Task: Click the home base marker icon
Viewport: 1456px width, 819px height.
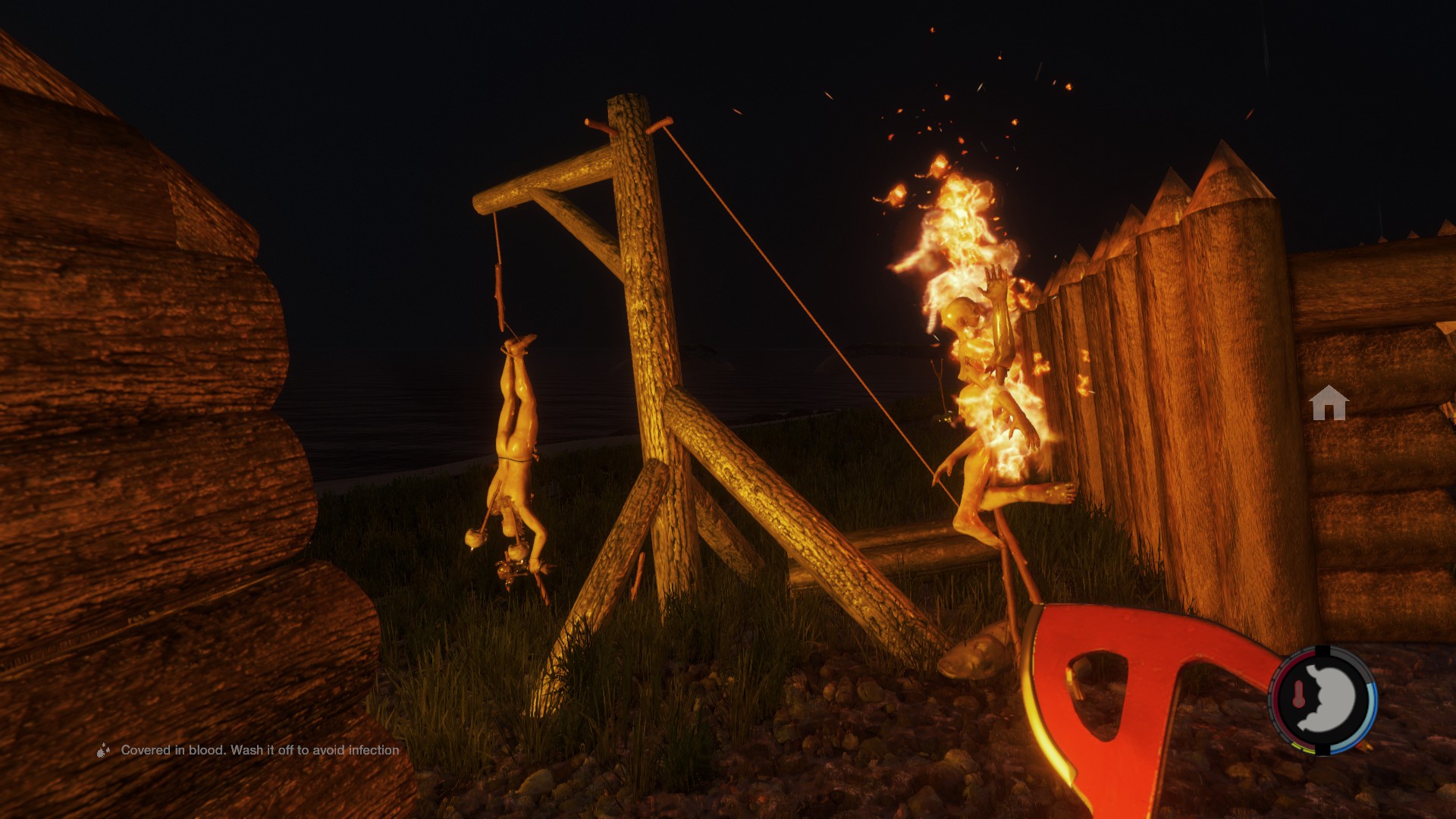Action: click(1329, 403)
